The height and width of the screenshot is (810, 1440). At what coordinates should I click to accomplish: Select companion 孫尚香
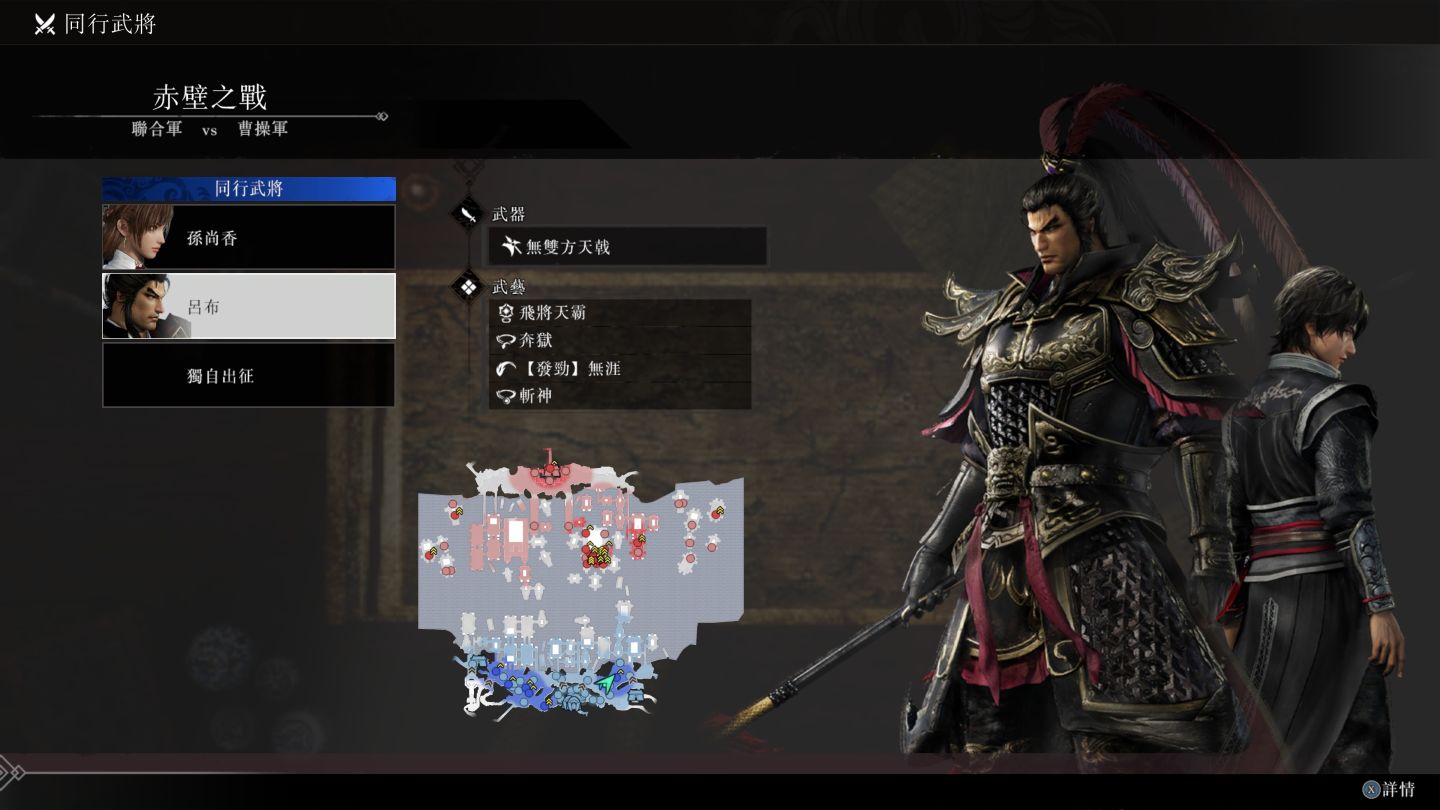point(249,238)
